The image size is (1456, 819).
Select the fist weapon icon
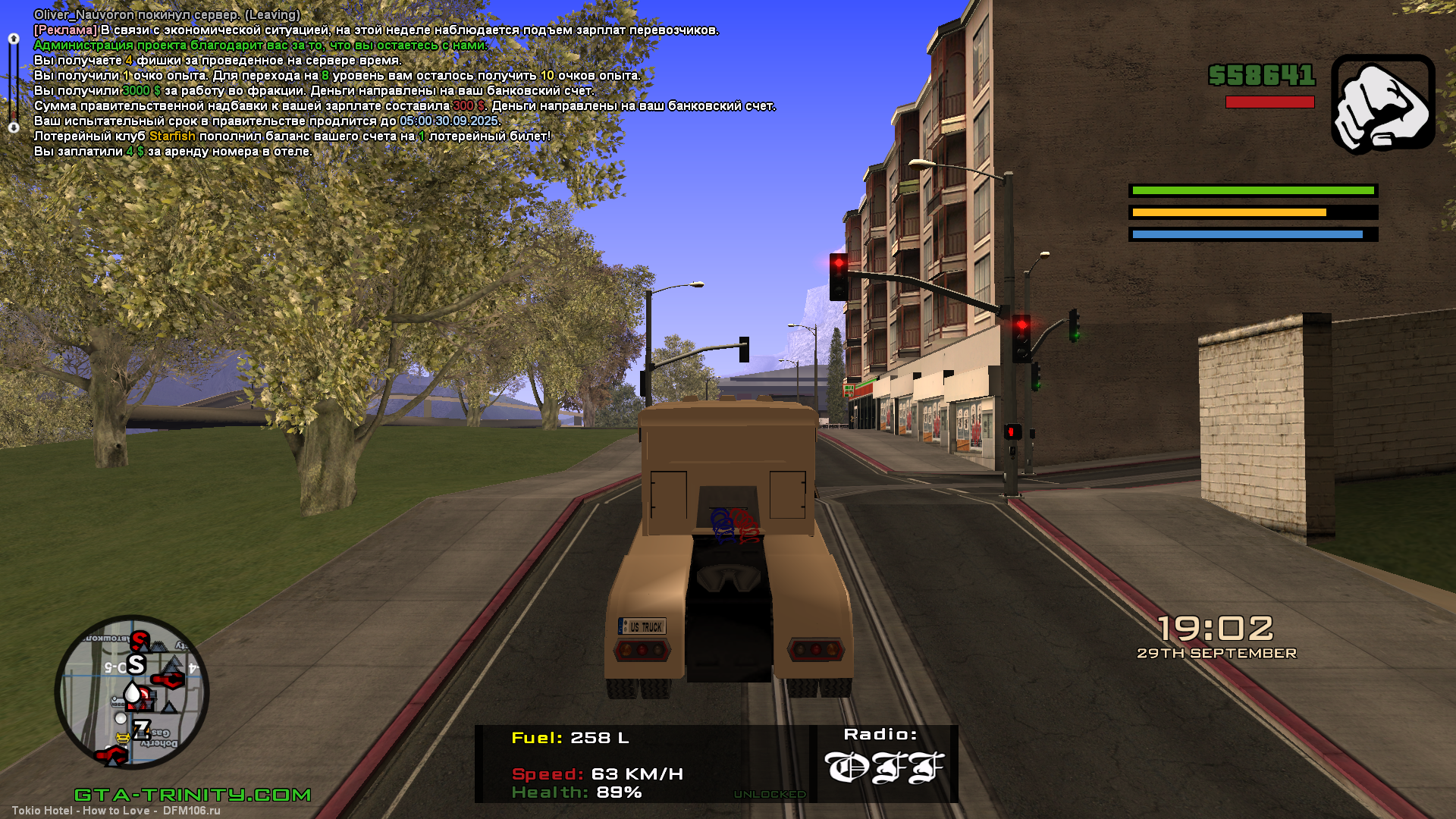tap(1382, 104)
